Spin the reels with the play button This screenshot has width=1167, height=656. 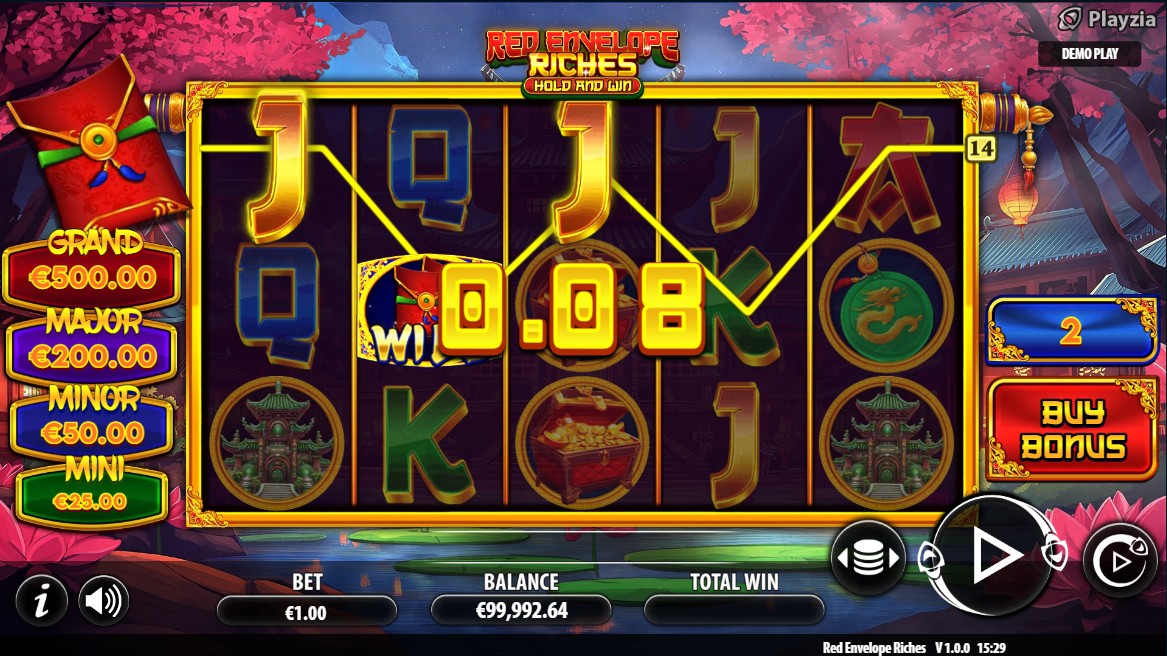993,556
